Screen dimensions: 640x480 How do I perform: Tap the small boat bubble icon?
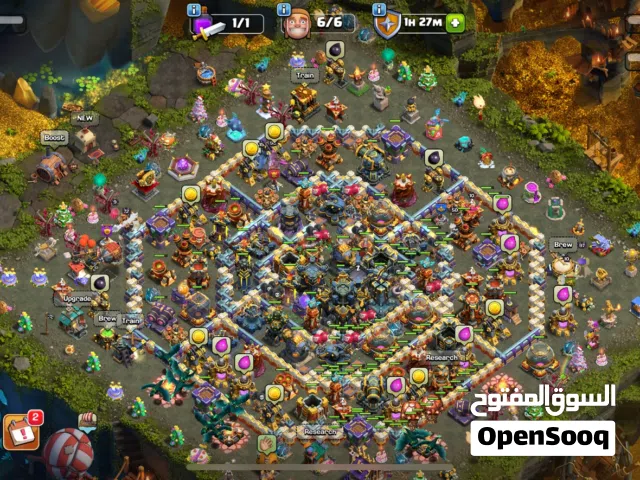pyautogui.click(x=88, y=419)
